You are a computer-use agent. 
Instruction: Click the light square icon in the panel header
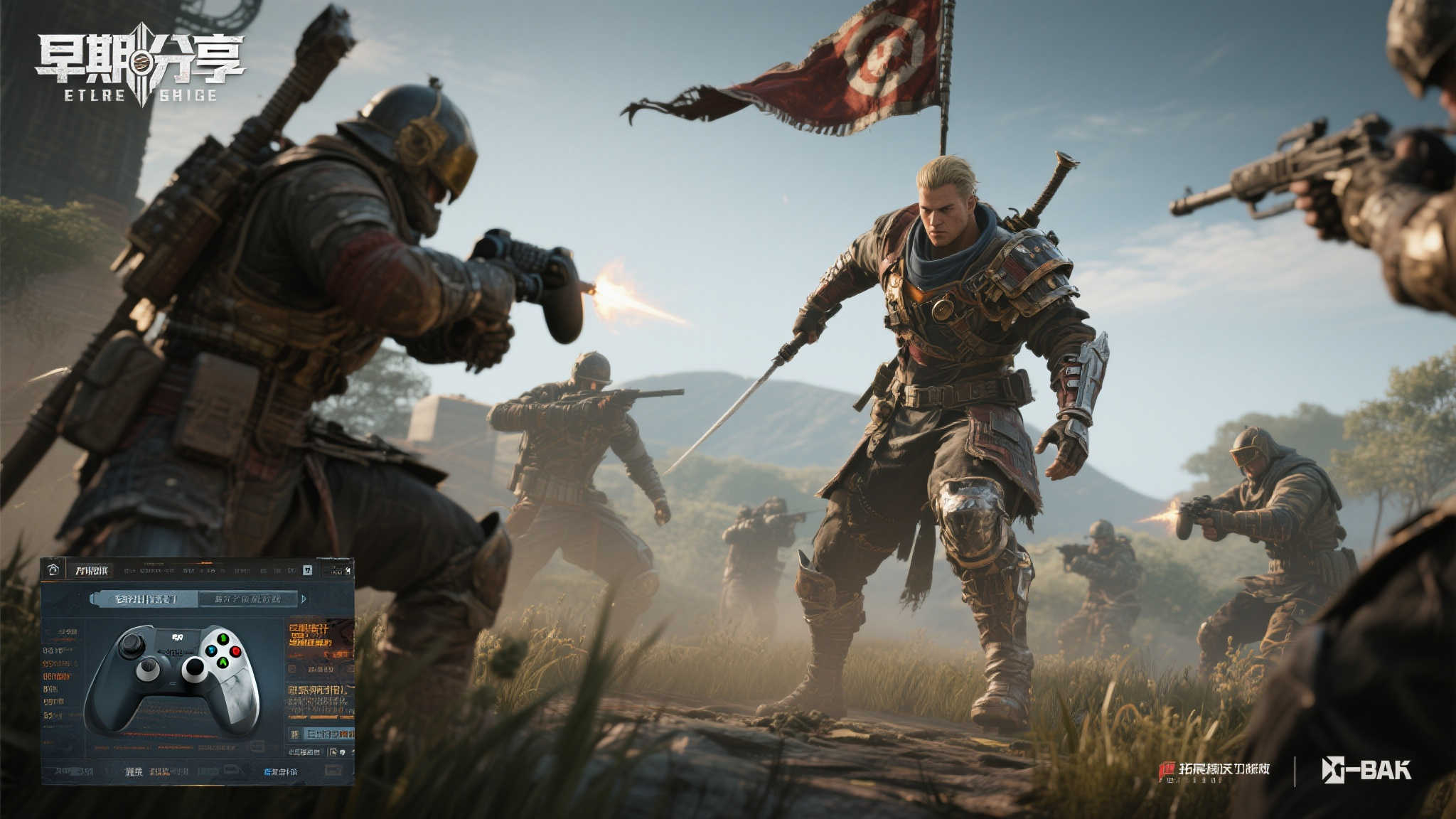point(307,569)
